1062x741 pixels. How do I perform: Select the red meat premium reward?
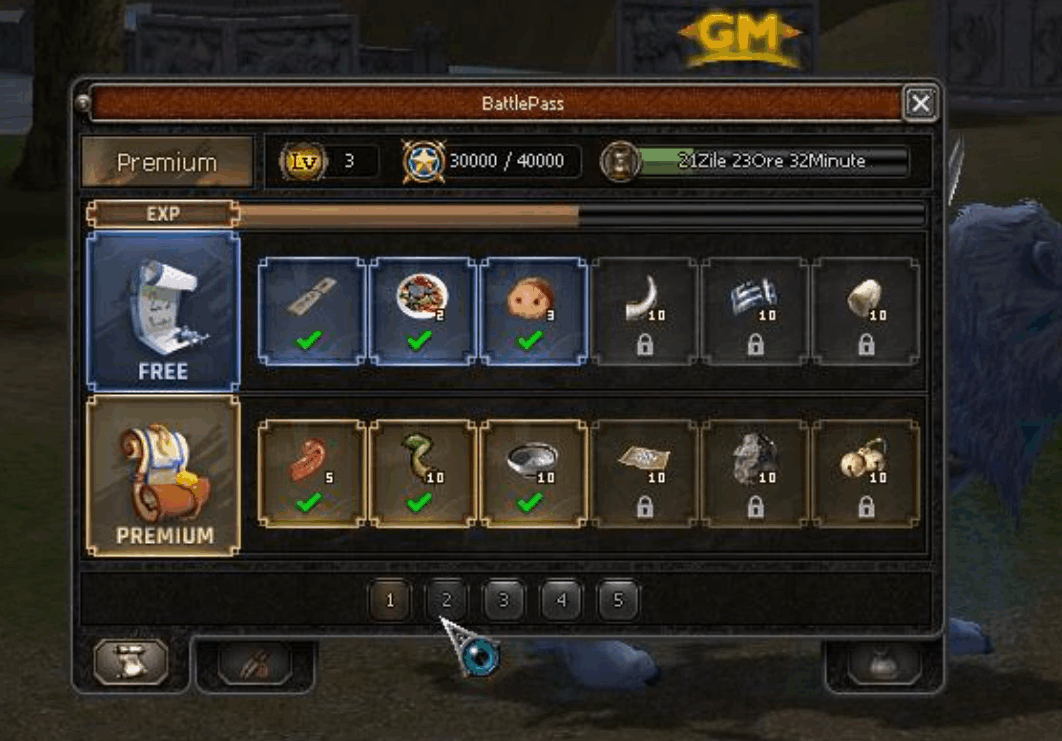(311, 473)
